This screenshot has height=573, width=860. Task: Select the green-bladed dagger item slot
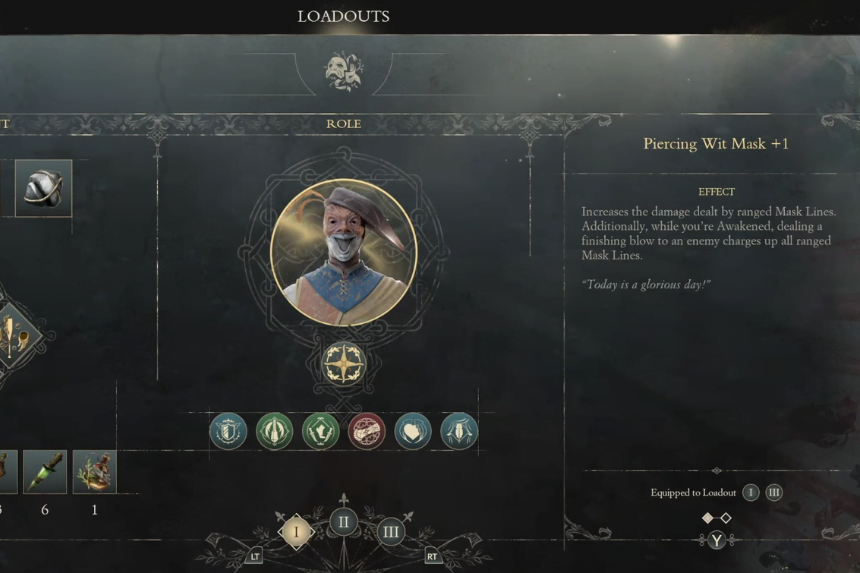[x=45, y=472]
